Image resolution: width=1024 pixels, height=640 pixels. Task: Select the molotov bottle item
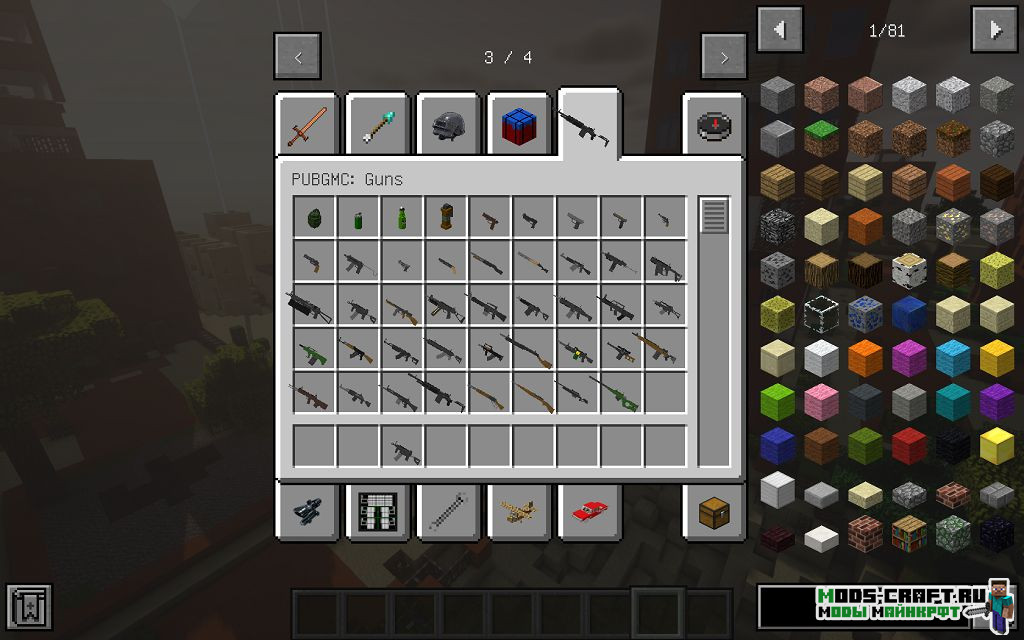[x=401, y=218]
